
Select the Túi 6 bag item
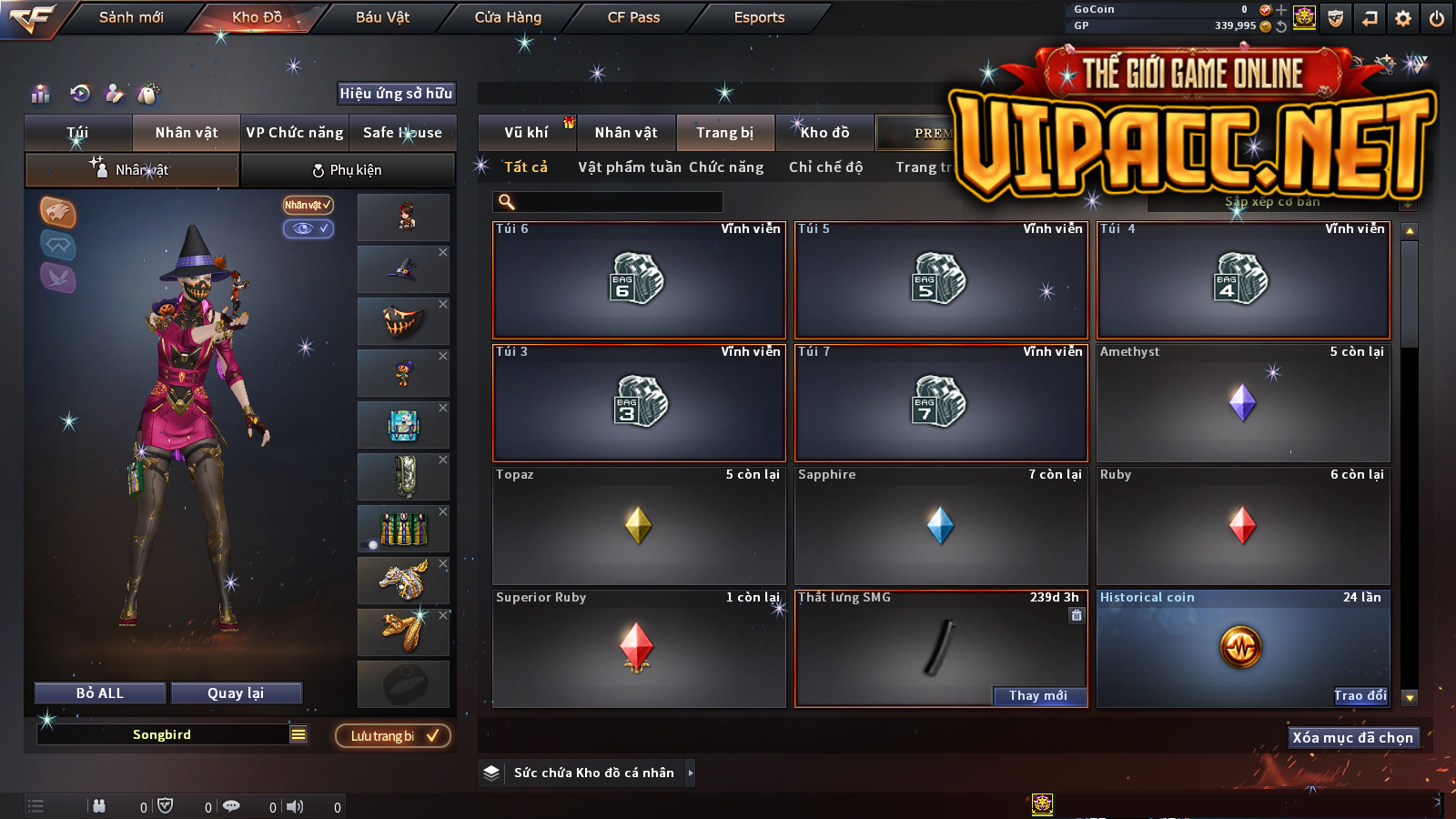(x=639, y=280)
